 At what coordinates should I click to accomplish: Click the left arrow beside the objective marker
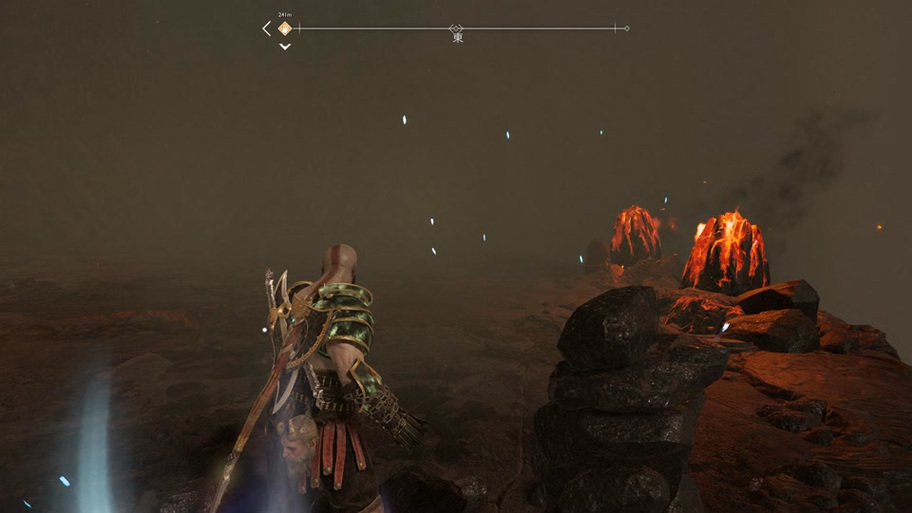[267, 29]
